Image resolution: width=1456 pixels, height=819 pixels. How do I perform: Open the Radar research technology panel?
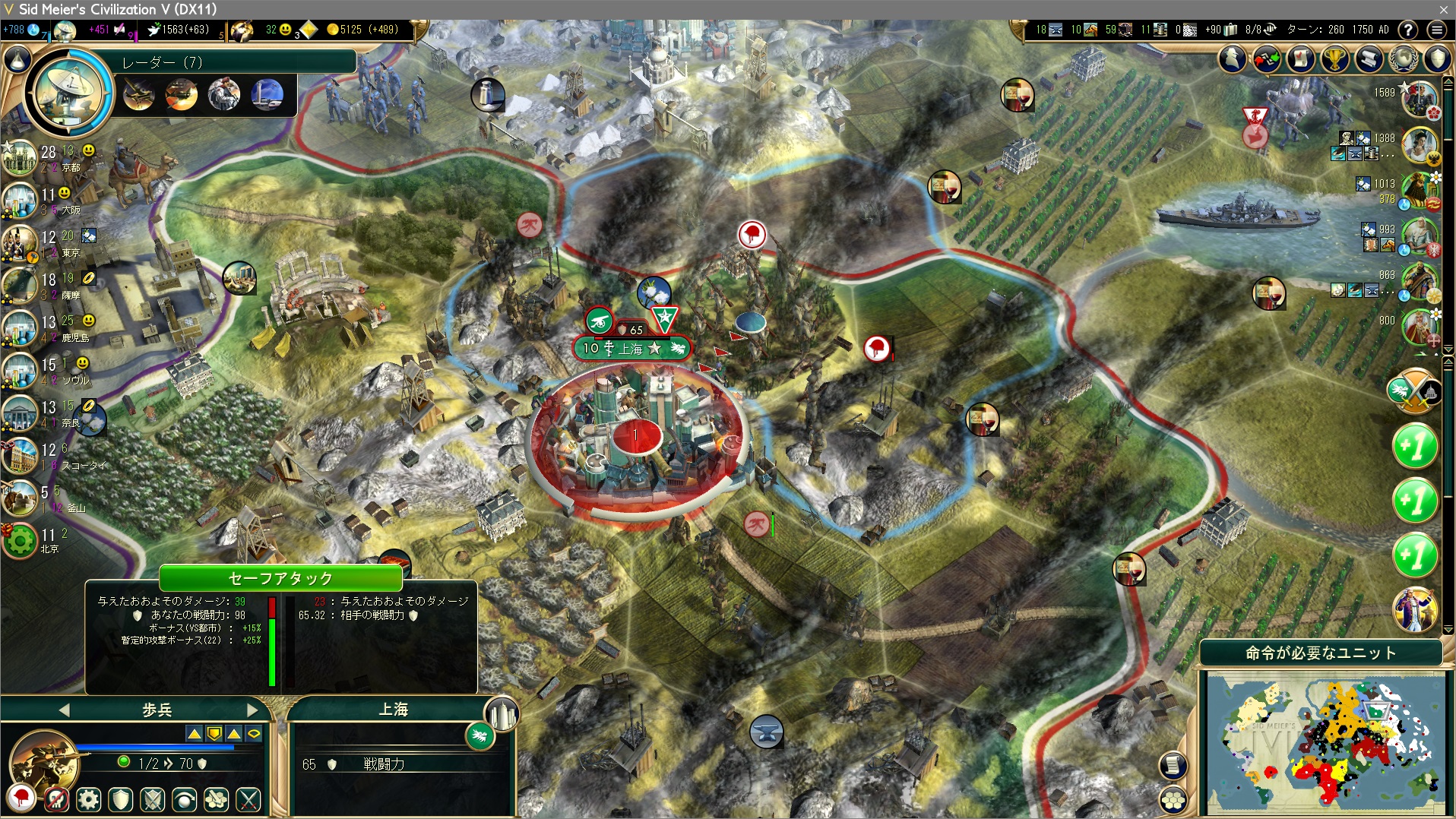pos(70,93)
